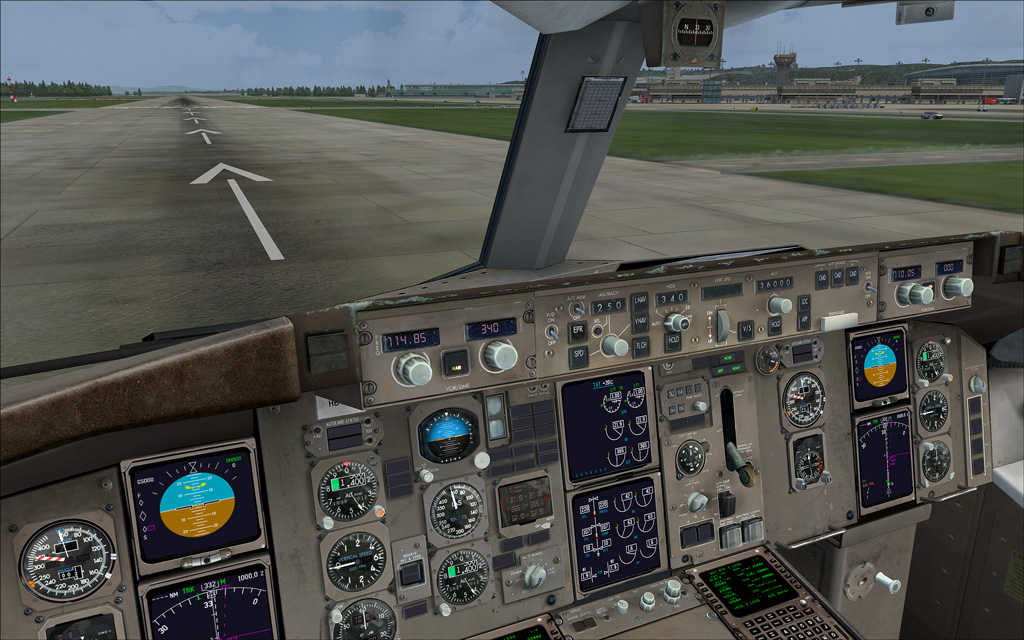Arm the LOC localizer button
The height and width of the screenshot is (640, 1024).
coord(804,302)
